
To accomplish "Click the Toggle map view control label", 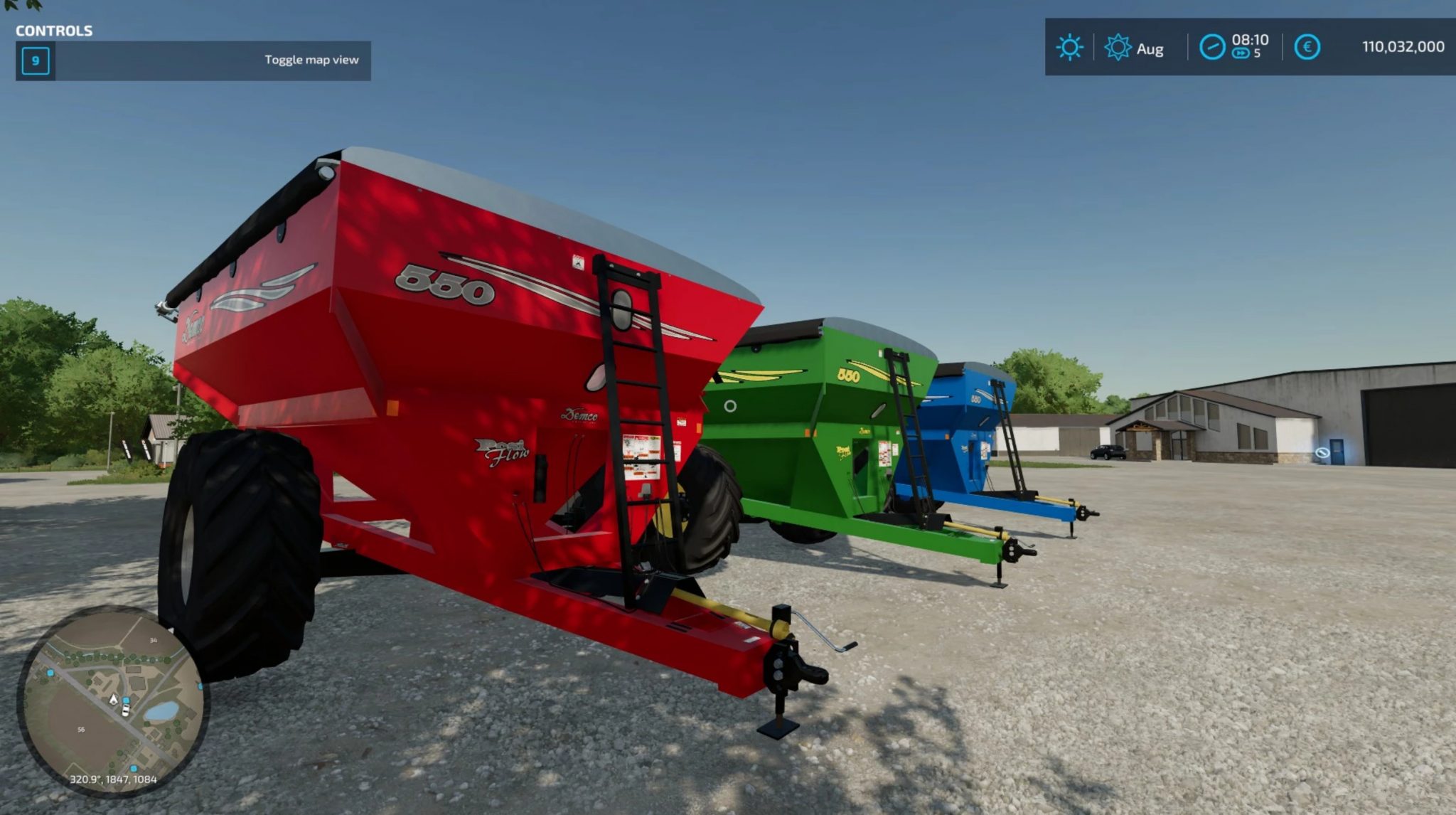I will tap(311, 60).
